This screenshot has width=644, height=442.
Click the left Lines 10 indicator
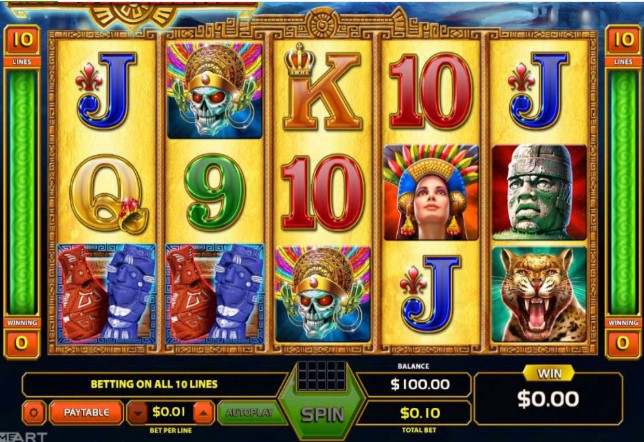[x=22, y=41]
